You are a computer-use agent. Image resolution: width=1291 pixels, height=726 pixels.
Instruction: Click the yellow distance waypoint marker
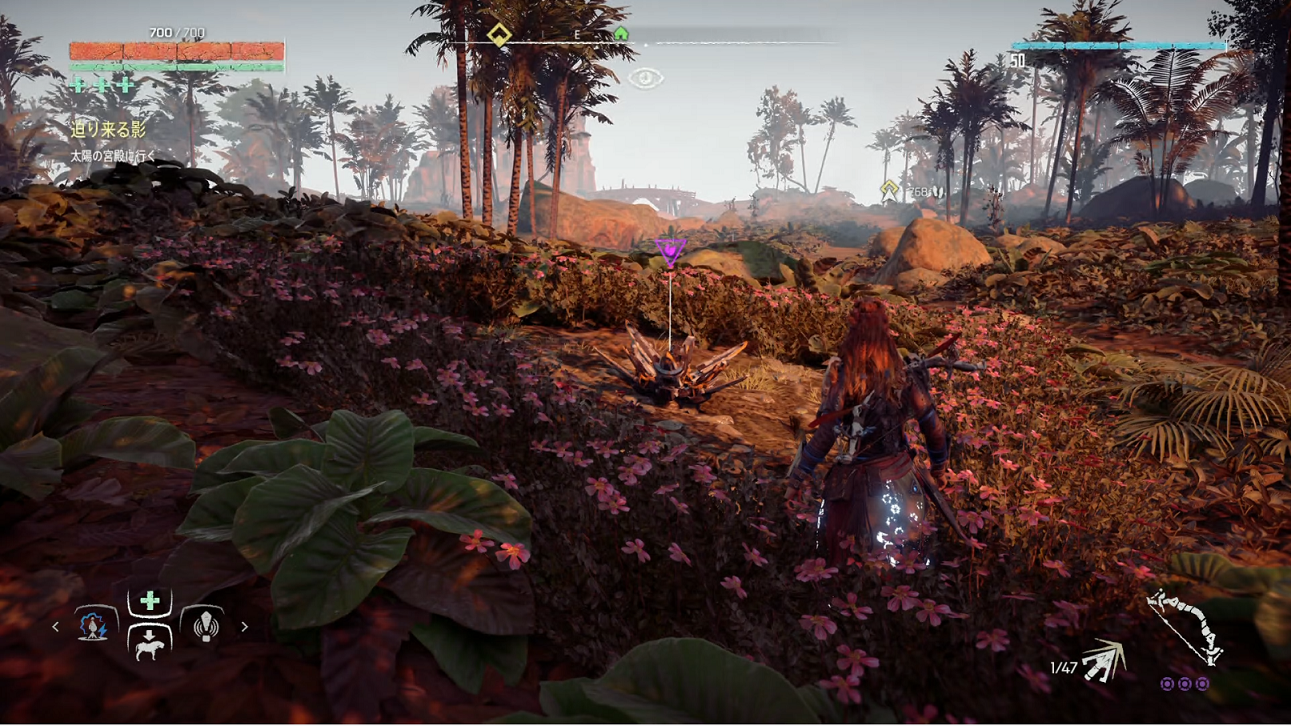coord(889,189)
